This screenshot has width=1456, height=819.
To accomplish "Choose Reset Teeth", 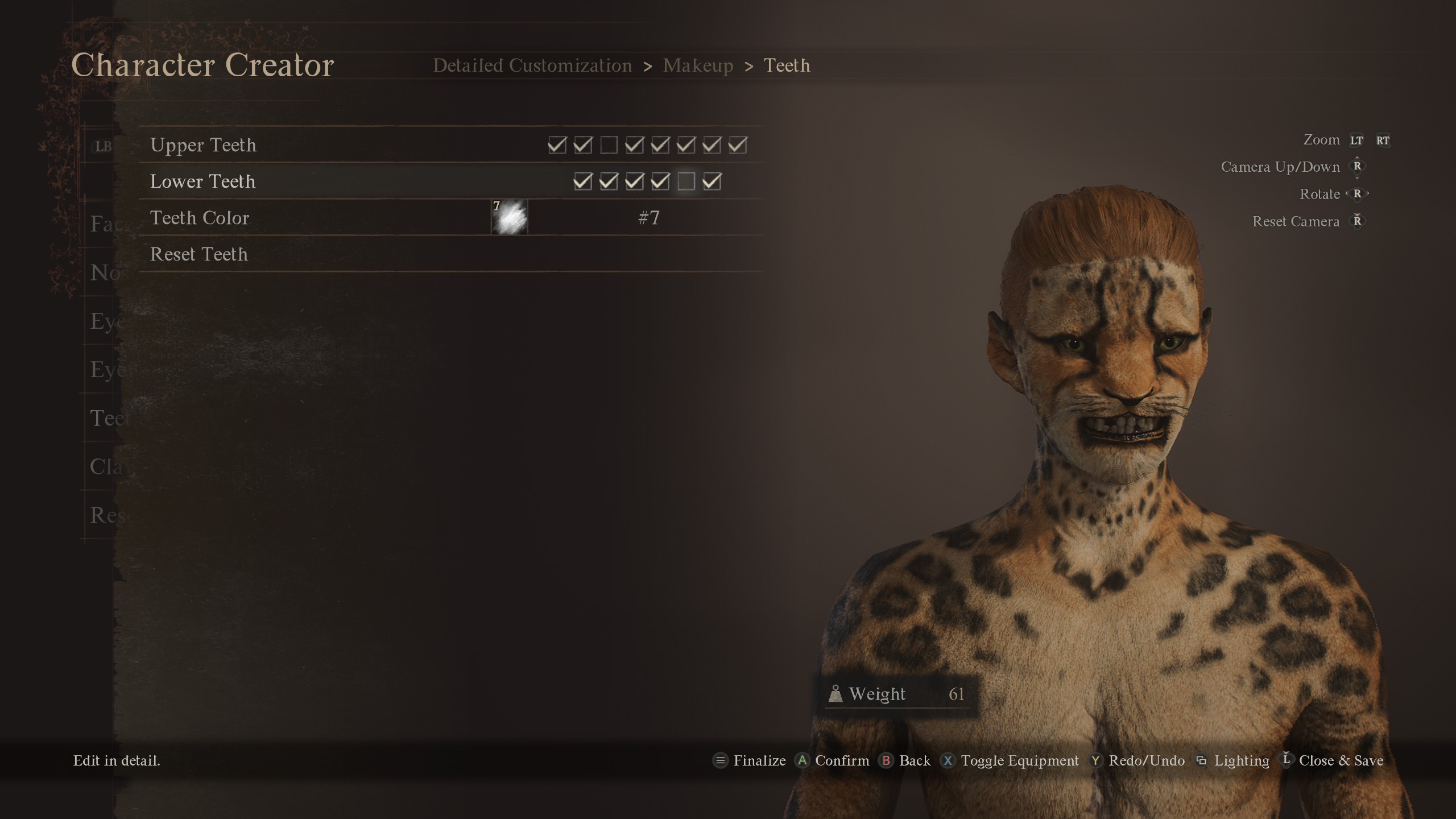I will click(x=199, y=254).
